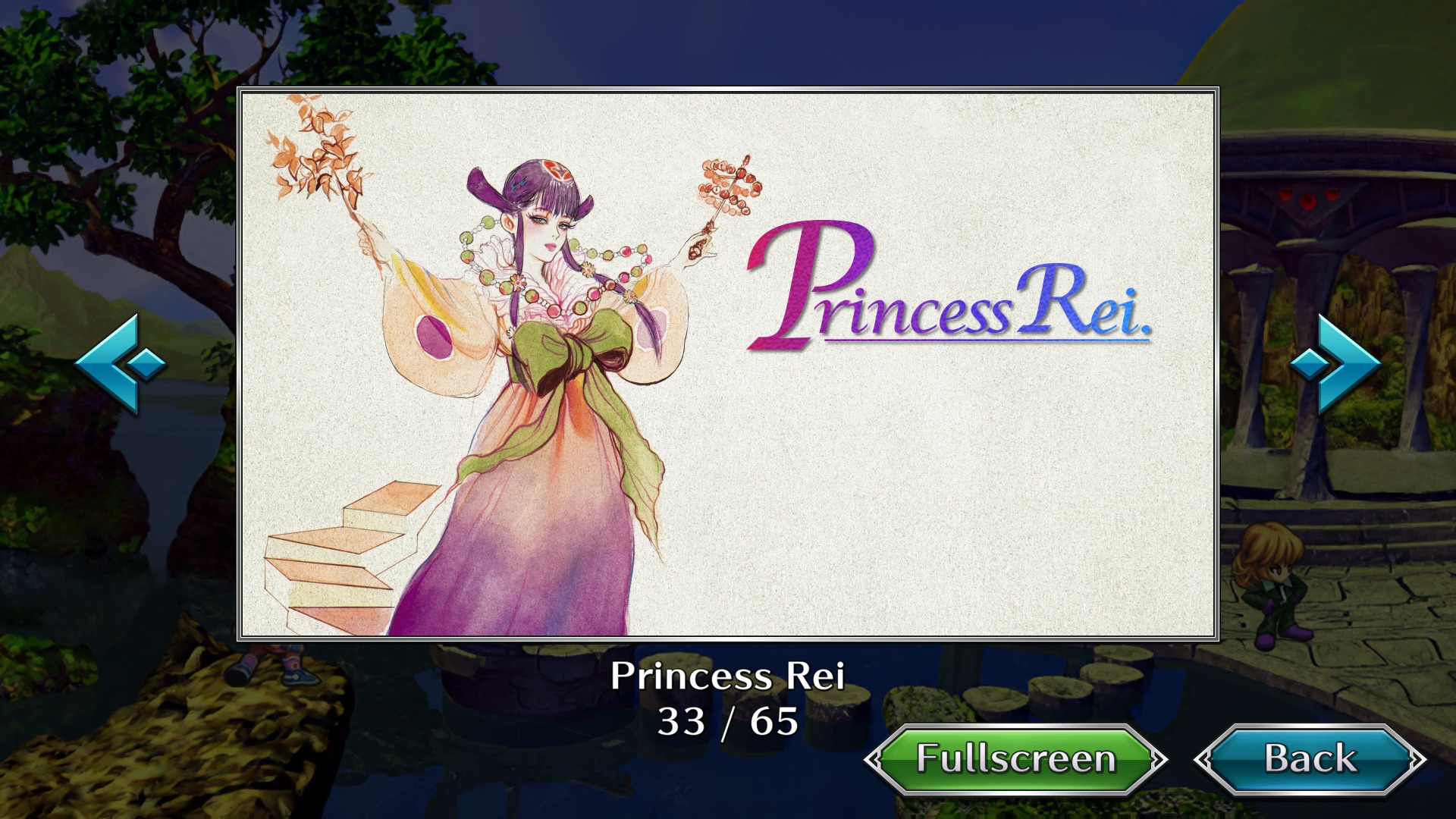
Task: Advance to the next artwork with right arrow
Action: (x=1335, y=364)
